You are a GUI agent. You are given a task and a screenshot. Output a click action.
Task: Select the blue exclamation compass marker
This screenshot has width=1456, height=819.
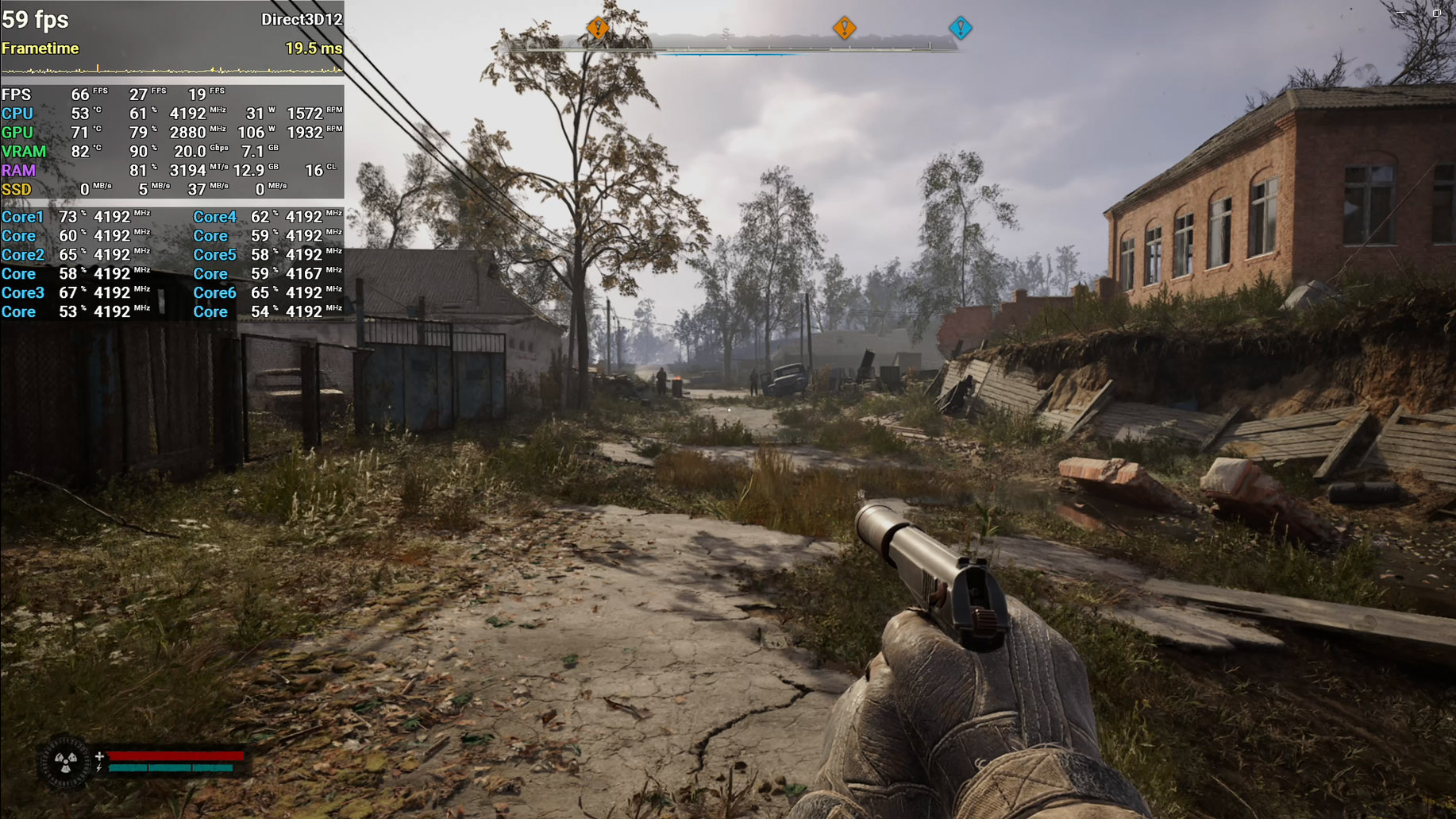click(960, 28)
